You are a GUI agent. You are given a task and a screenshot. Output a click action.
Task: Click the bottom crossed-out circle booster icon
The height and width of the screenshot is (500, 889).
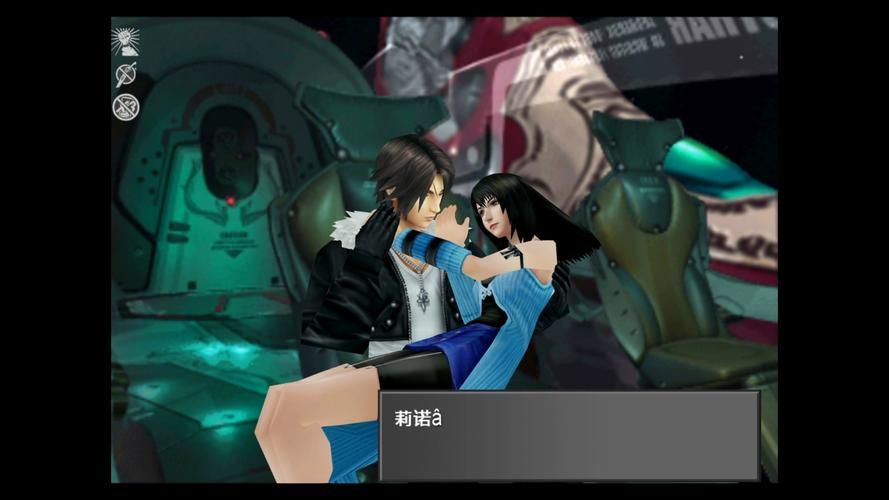[126, 107]
